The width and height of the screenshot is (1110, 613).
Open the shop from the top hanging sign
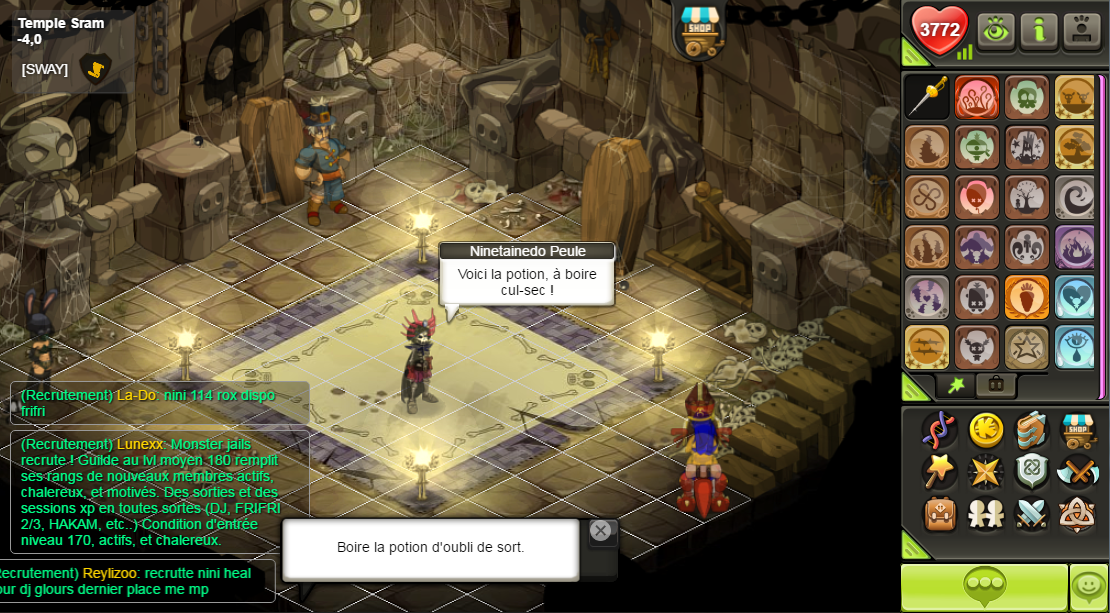pos(700,29)
